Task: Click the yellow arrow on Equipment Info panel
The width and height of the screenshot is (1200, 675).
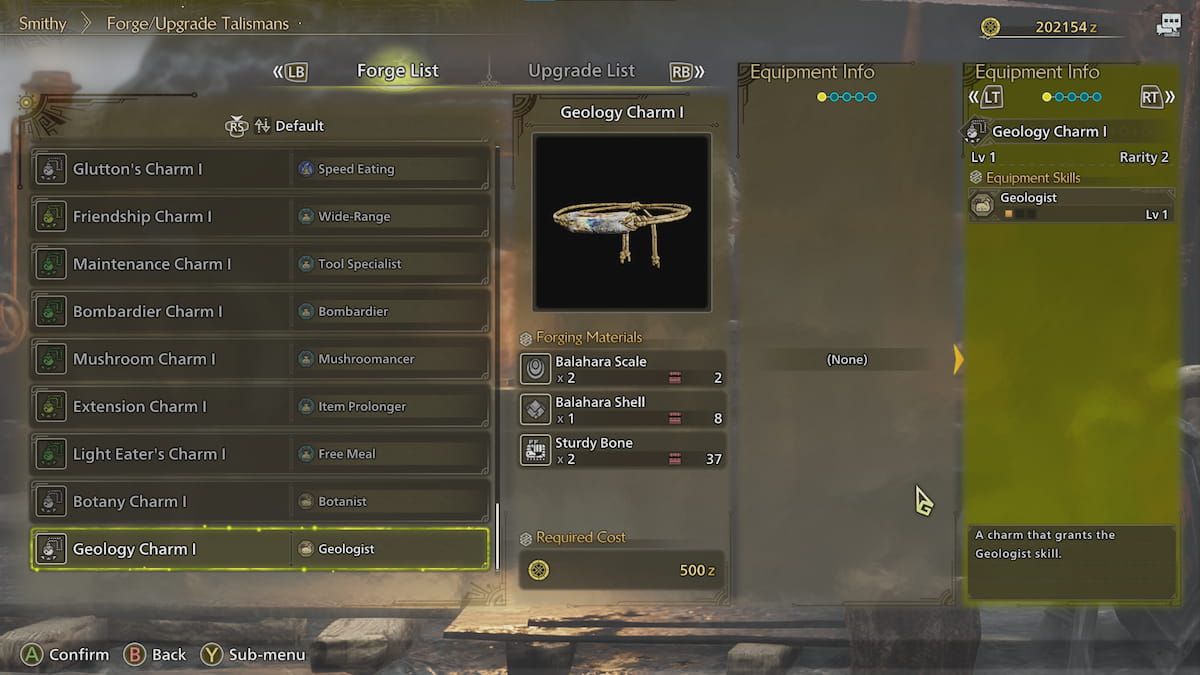Action: [x=958, y=359]
